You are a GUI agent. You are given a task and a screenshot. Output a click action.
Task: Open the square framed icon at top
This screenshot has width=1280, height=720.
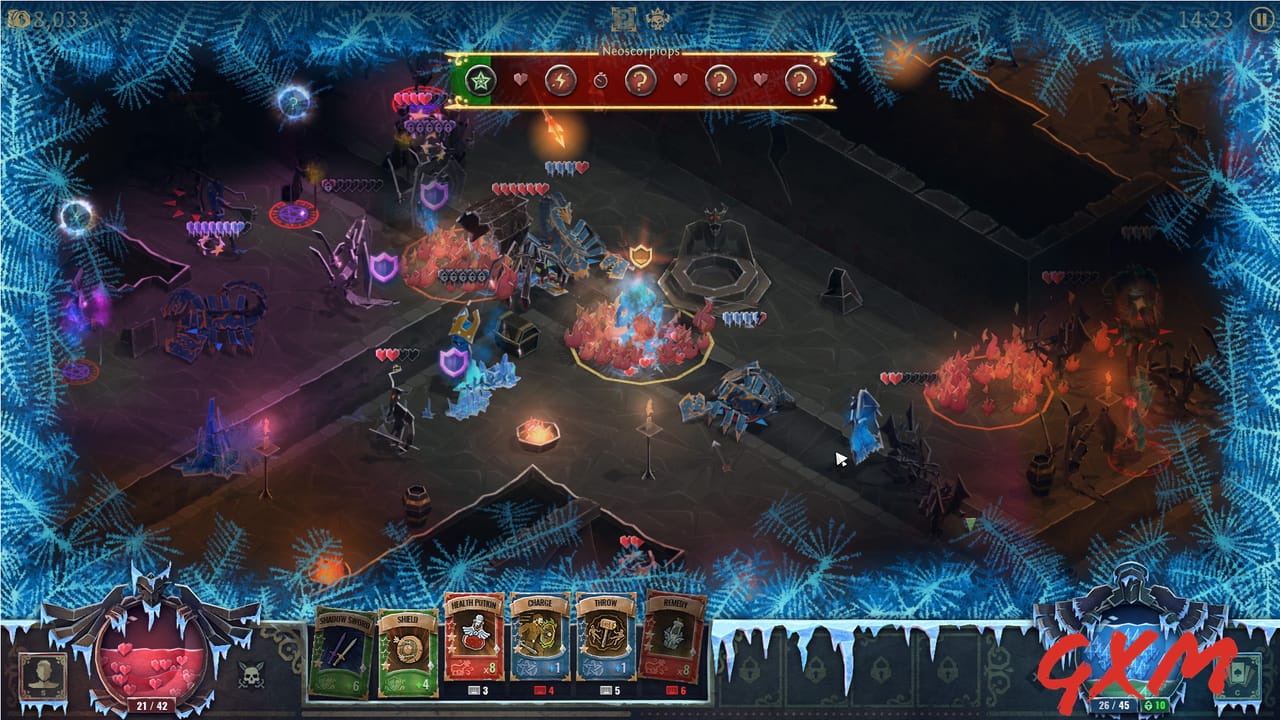(624, 19)
